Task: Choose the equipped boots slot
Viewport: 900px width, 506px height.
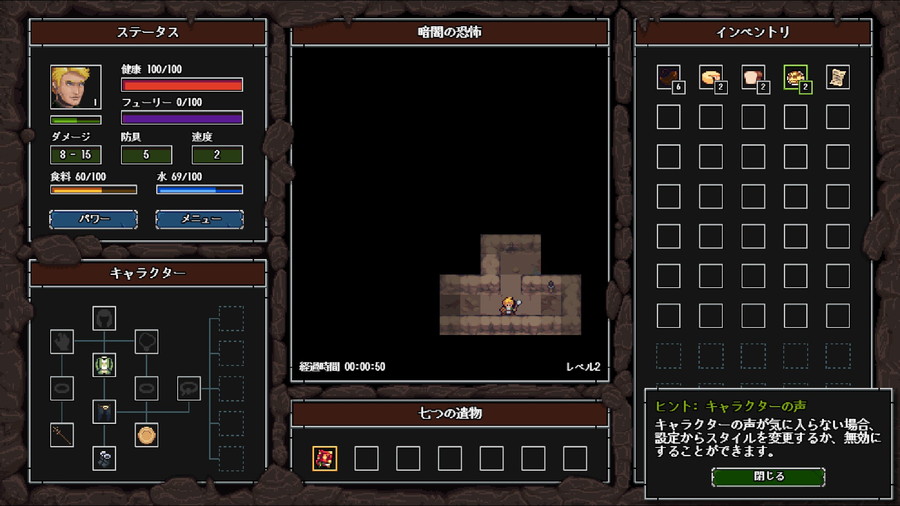Action: click(x=104, y=457)
